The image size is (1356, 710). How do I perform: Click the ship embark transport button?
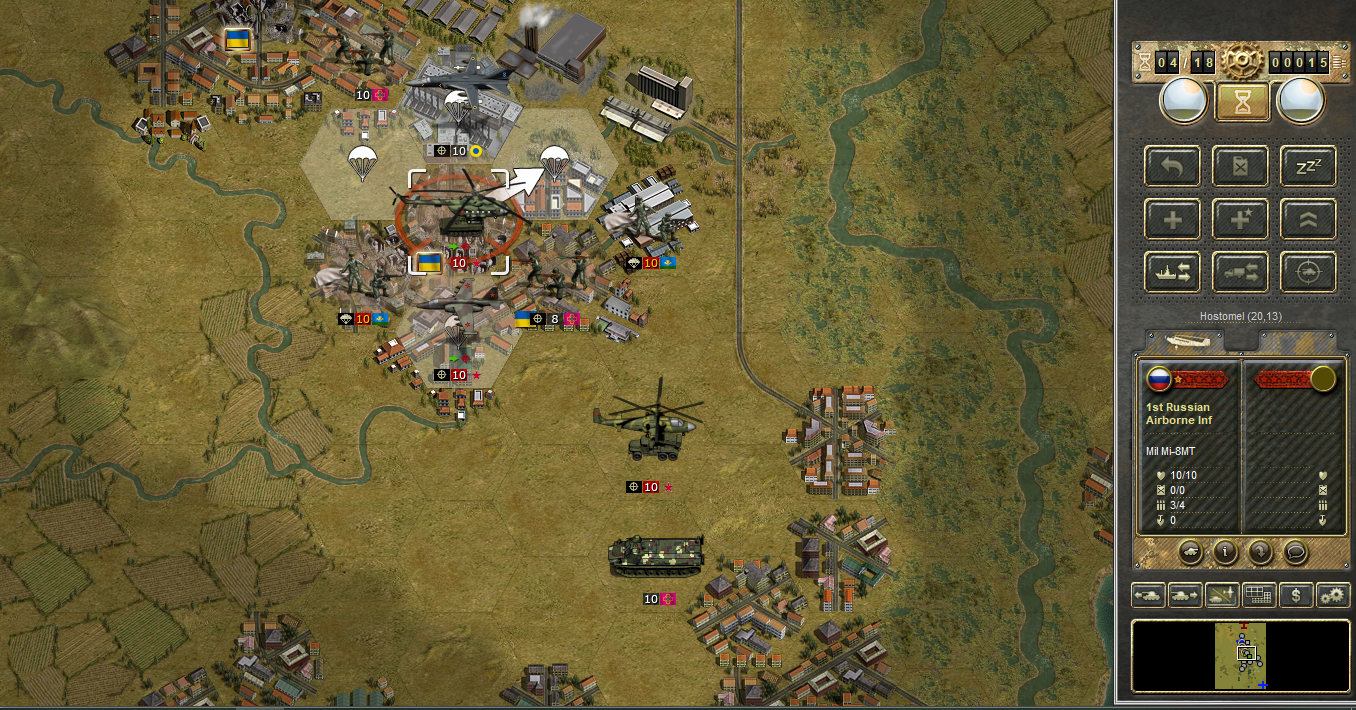click(1174, 272)
